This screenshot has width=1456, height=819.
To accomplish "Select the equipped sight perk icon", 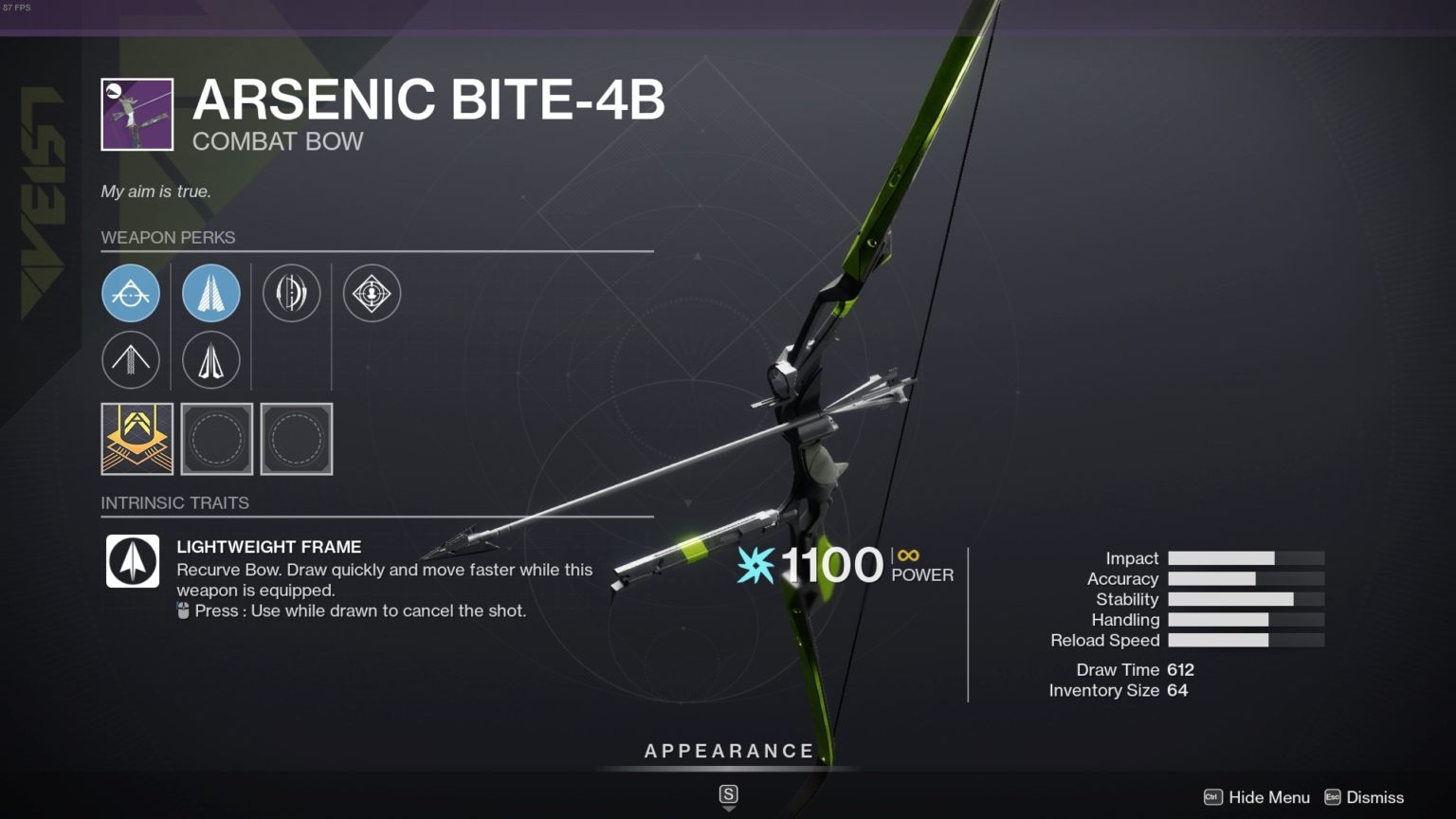I will (x=131, y=293).
